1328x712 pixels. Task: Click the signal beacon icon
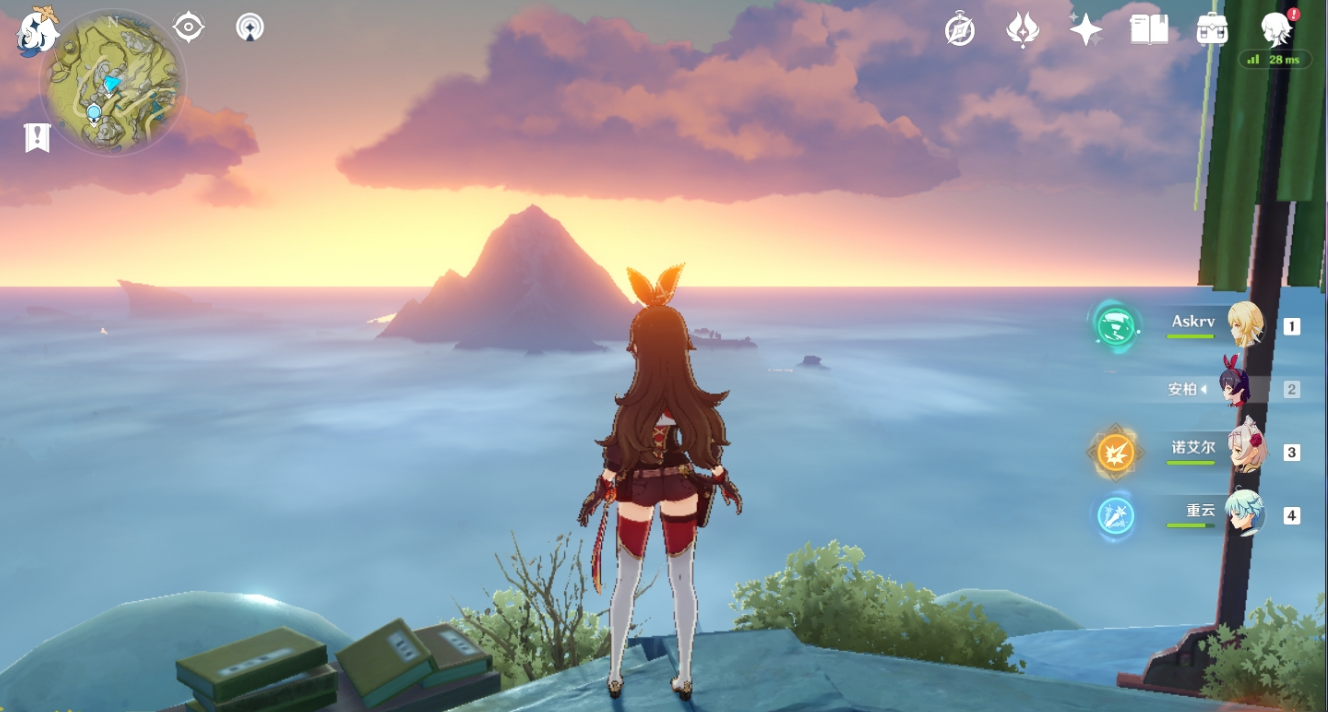pos(250,27)
